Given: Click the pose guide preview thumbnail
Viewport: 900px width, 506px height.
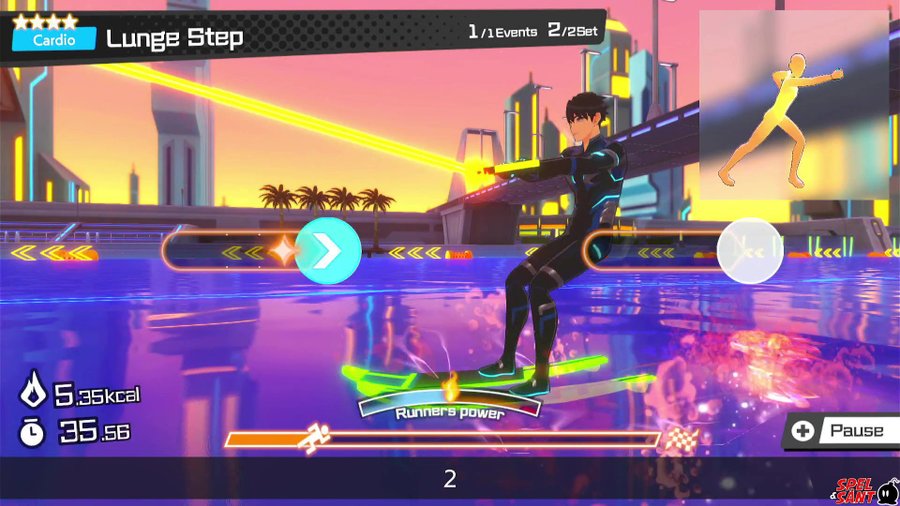Looking at the screenshot, I should (793, 105).
